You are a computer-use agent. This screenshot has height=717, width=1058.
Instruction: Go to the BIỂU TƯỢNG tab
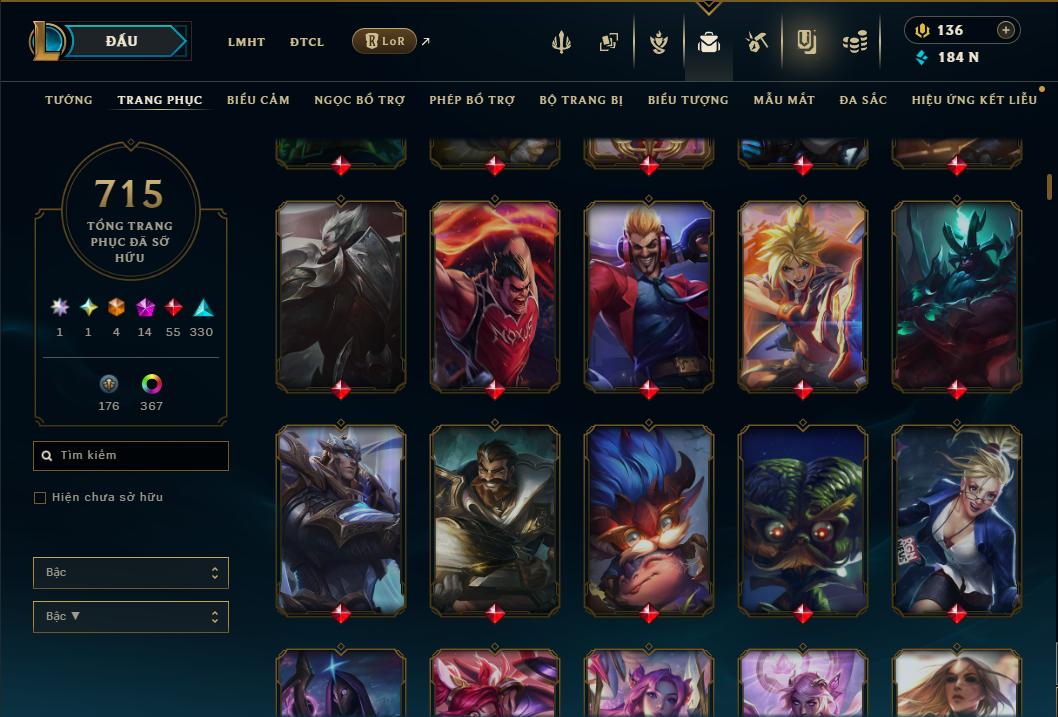click(x=688, y=100)
